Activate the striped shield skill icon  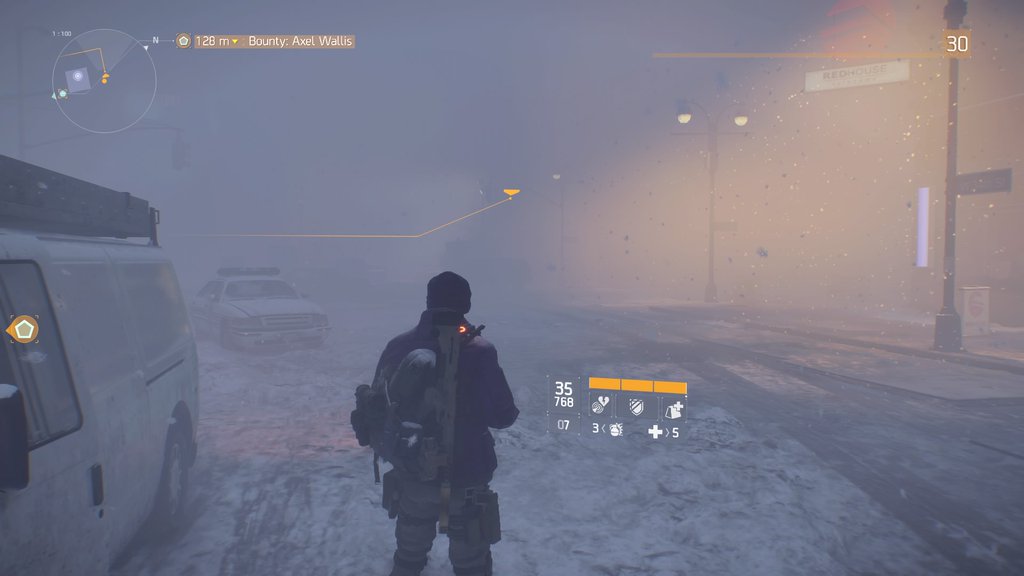(x=637, y=406)
